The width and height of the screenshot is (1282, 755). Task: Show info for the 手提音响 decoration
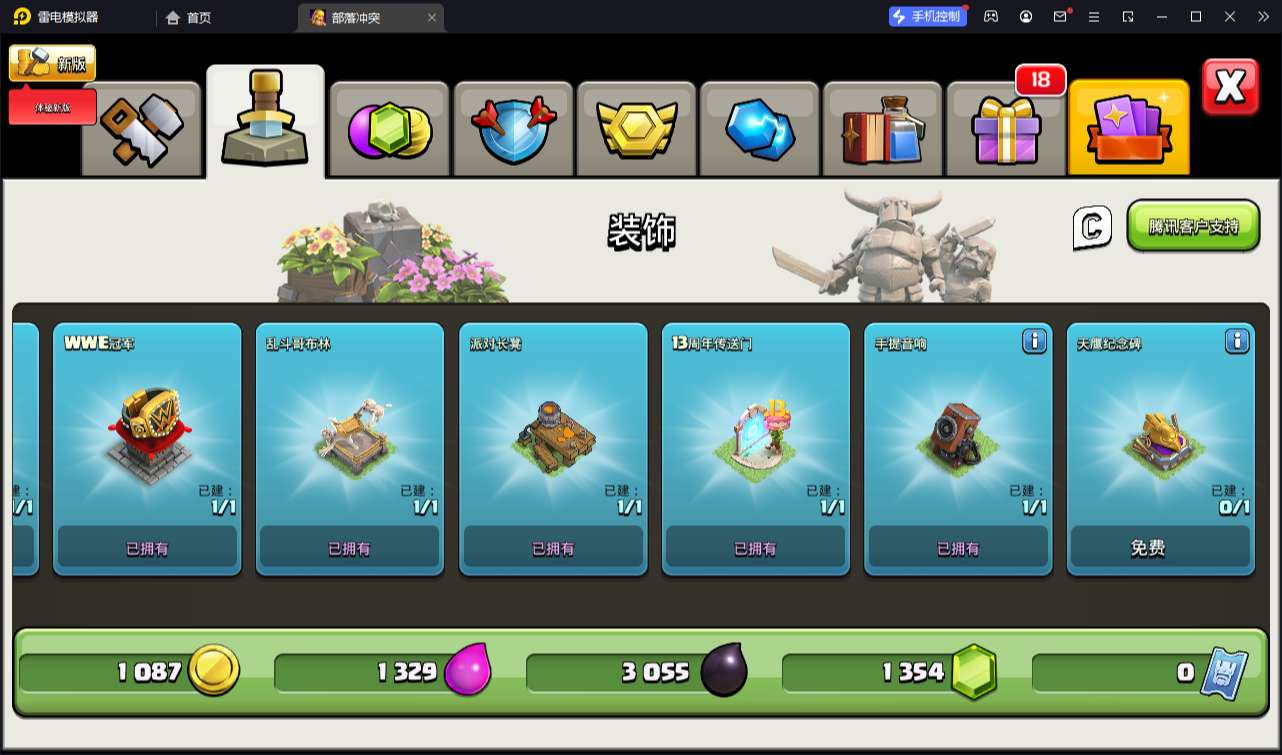[1034, 342]
